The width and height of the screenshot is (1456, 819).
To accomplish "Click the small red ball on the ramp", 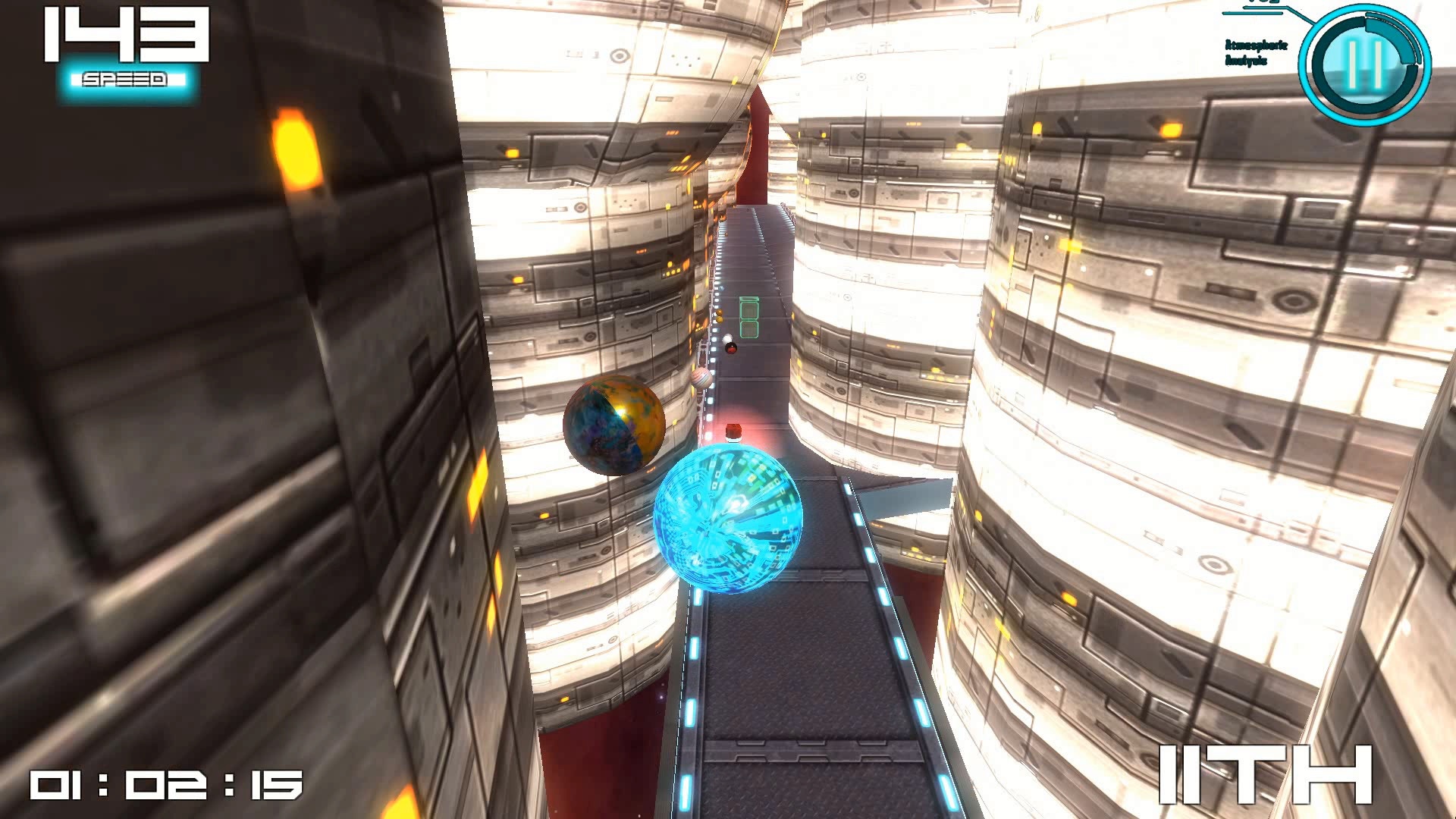I will click(732, 347).
